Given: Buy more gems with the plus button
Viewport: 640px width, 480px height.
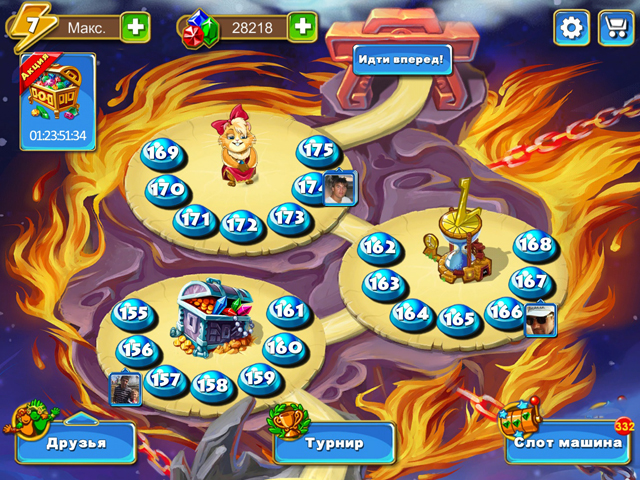Looking at the screenshot, I should 302,27.
